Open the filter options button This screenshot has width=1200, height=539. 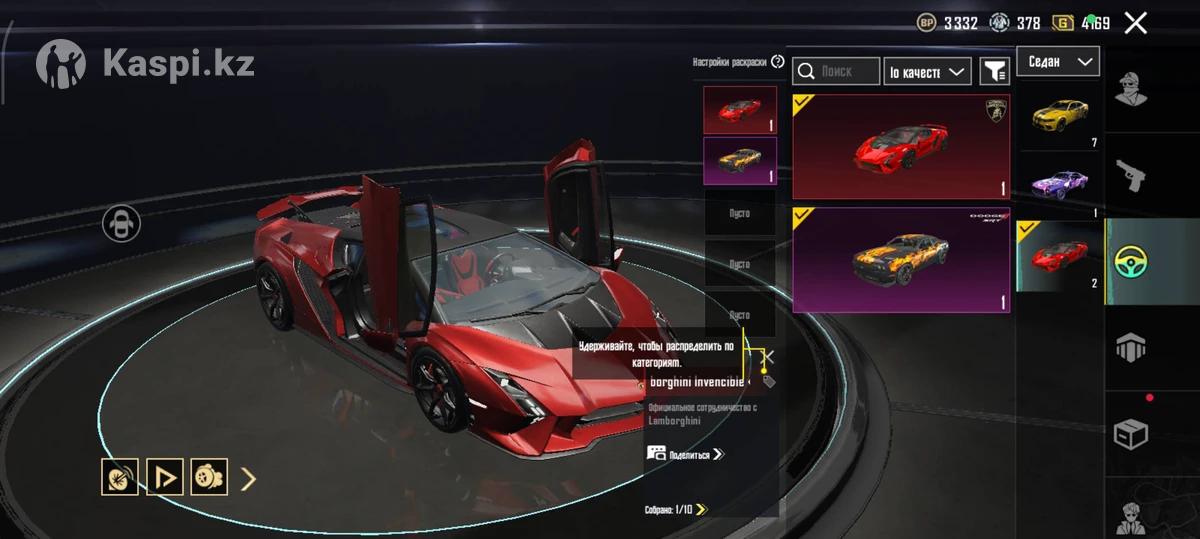click(x=994, y=71)
